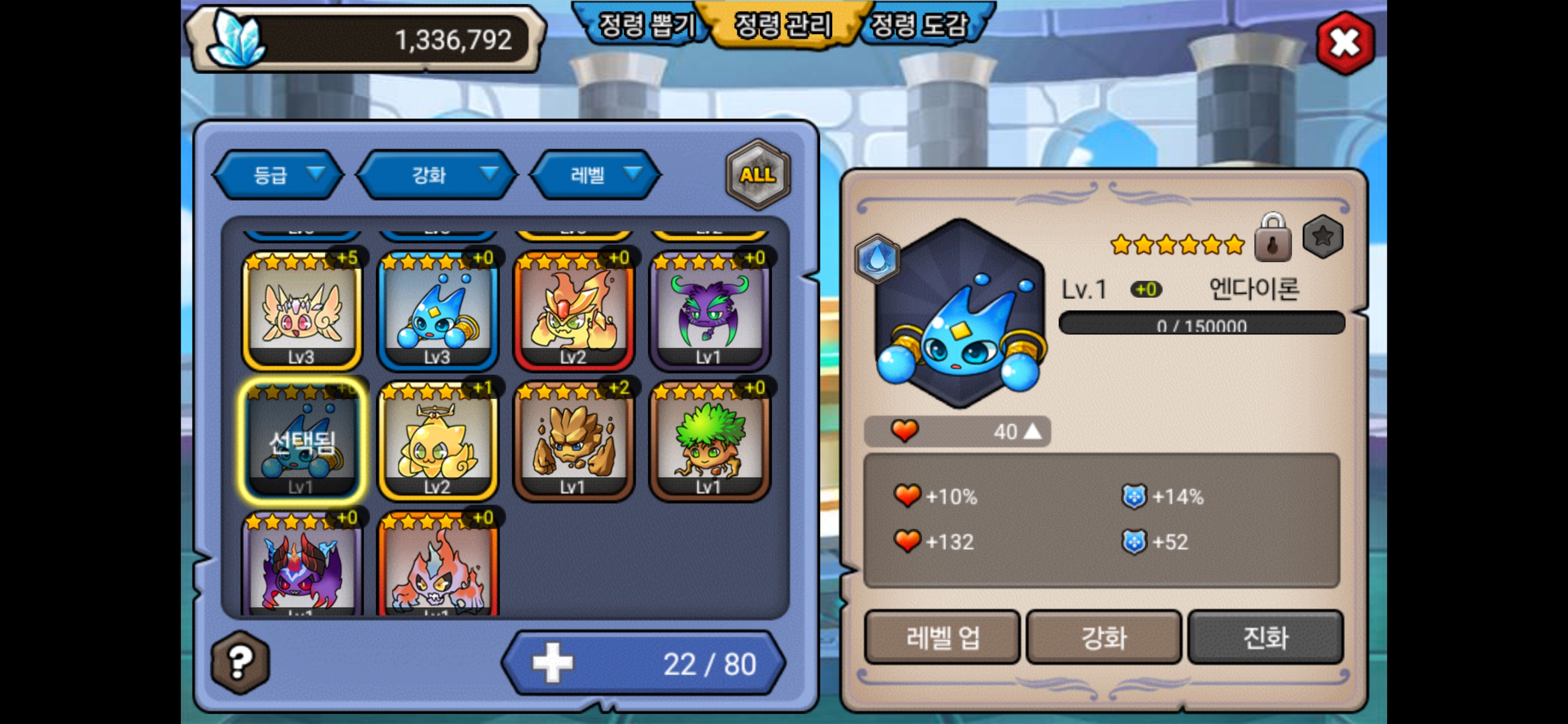Open the 강화 sort dropdown
The width and height of the screenshot is (1568, 724).
pos(436,175)
